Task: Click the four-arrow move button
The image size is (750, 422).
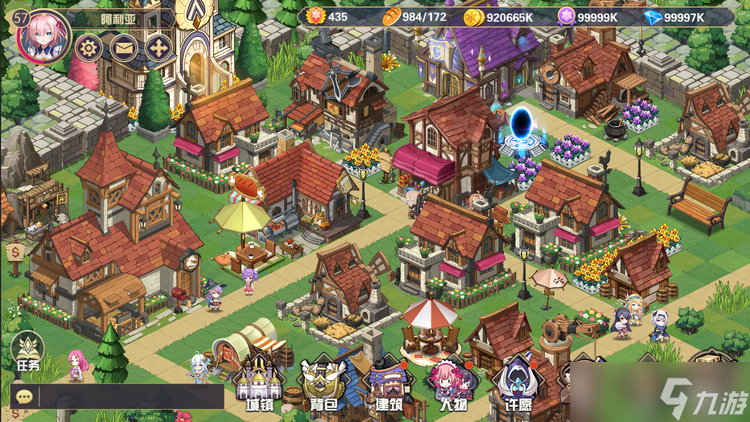Action: click(x=158, y=47)
